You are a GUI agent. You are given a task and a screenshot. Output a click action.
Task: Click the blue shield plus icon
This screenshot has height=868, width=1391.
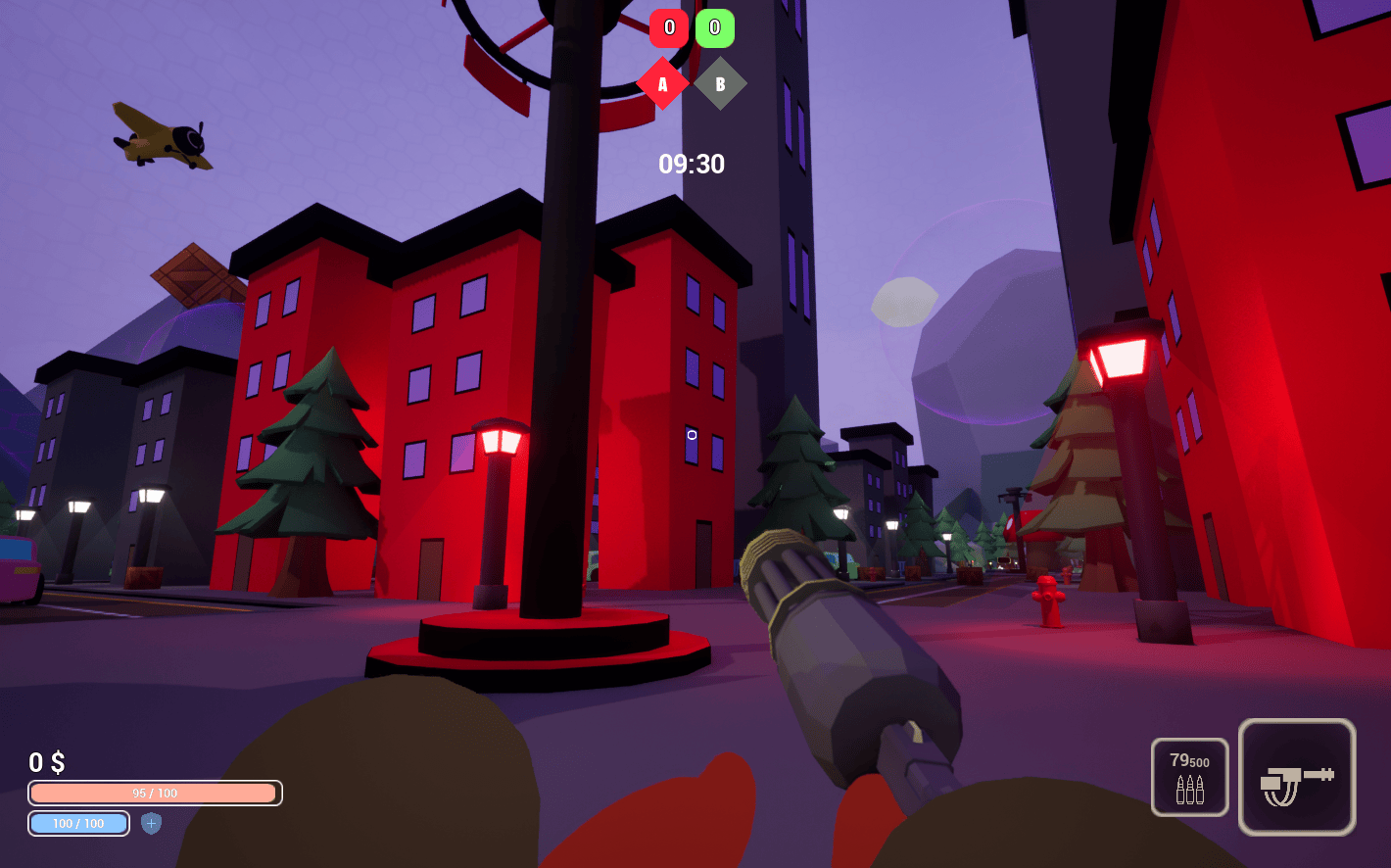[151, 823]
